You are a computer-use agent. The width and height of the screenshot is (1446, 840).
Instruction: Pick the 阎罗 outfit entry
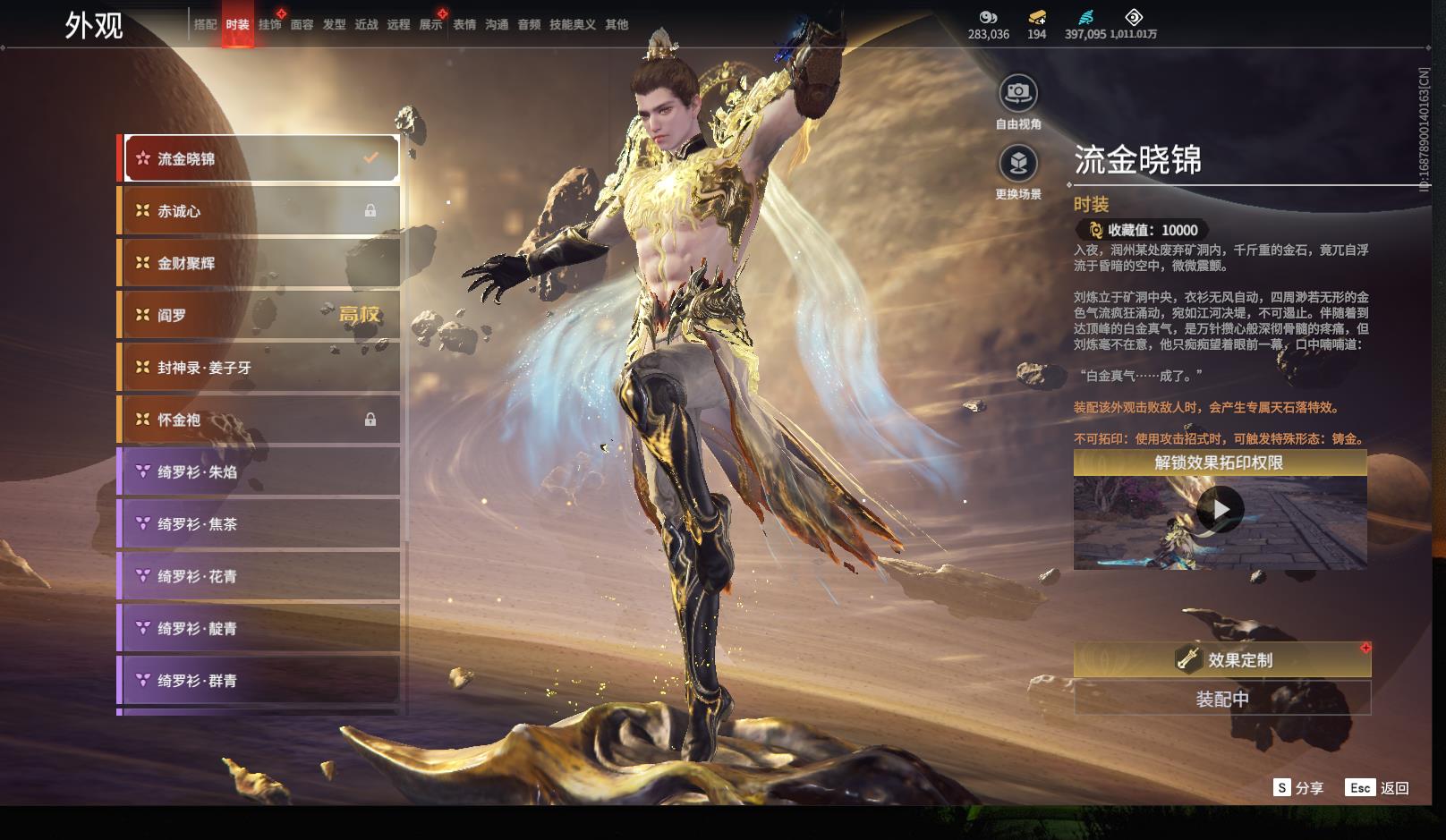point(260,315)
